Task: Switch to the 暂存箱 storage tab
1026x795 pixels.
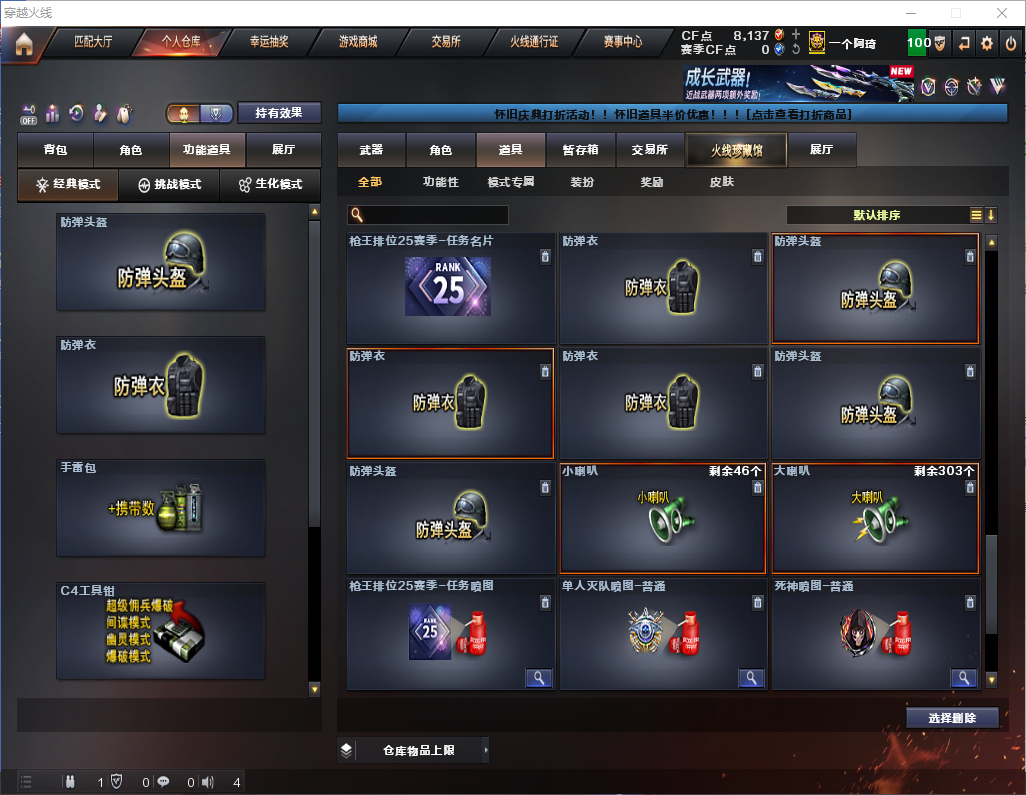Action: [x=580, y=150]
